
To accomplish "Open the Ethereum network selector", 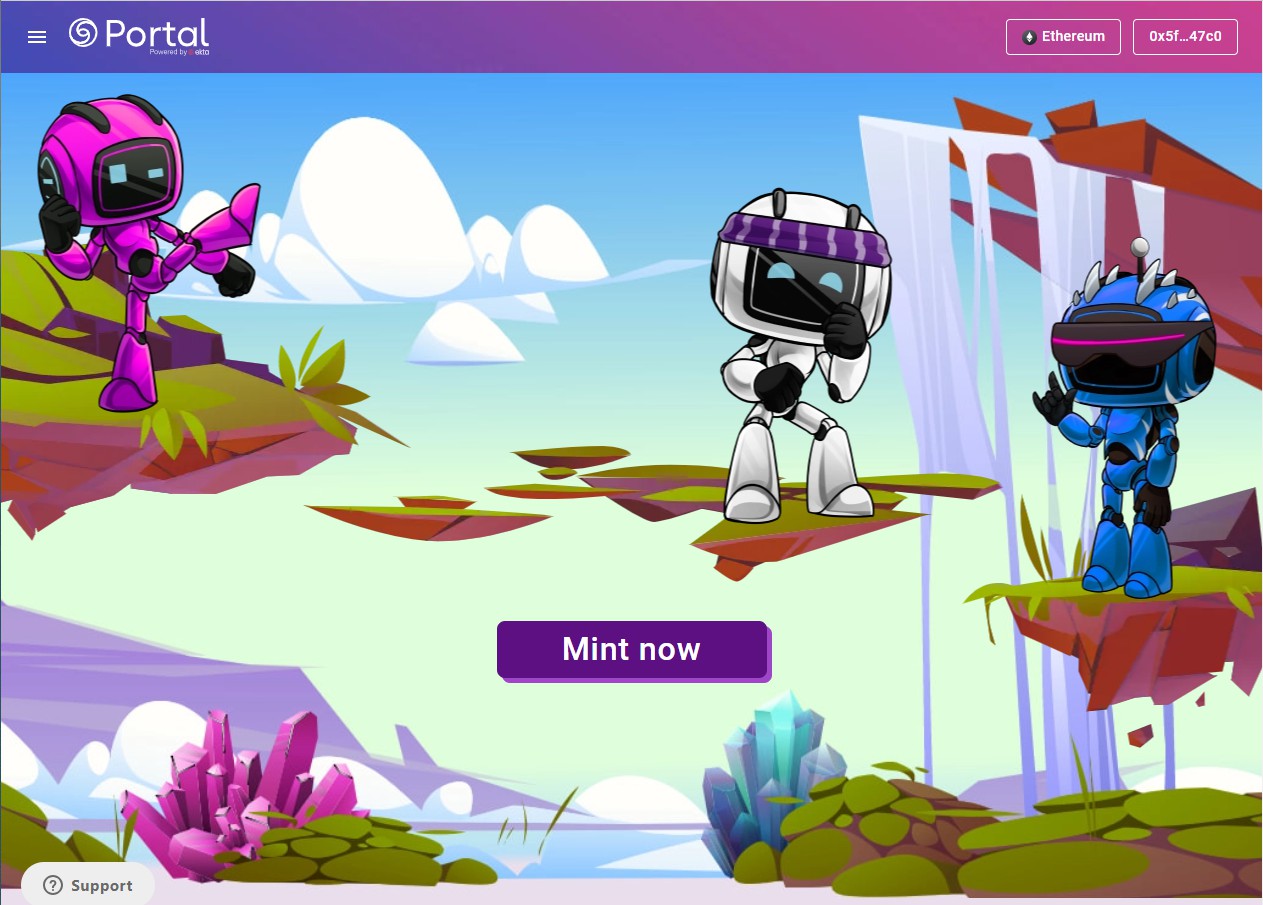I will [1063, 37].
